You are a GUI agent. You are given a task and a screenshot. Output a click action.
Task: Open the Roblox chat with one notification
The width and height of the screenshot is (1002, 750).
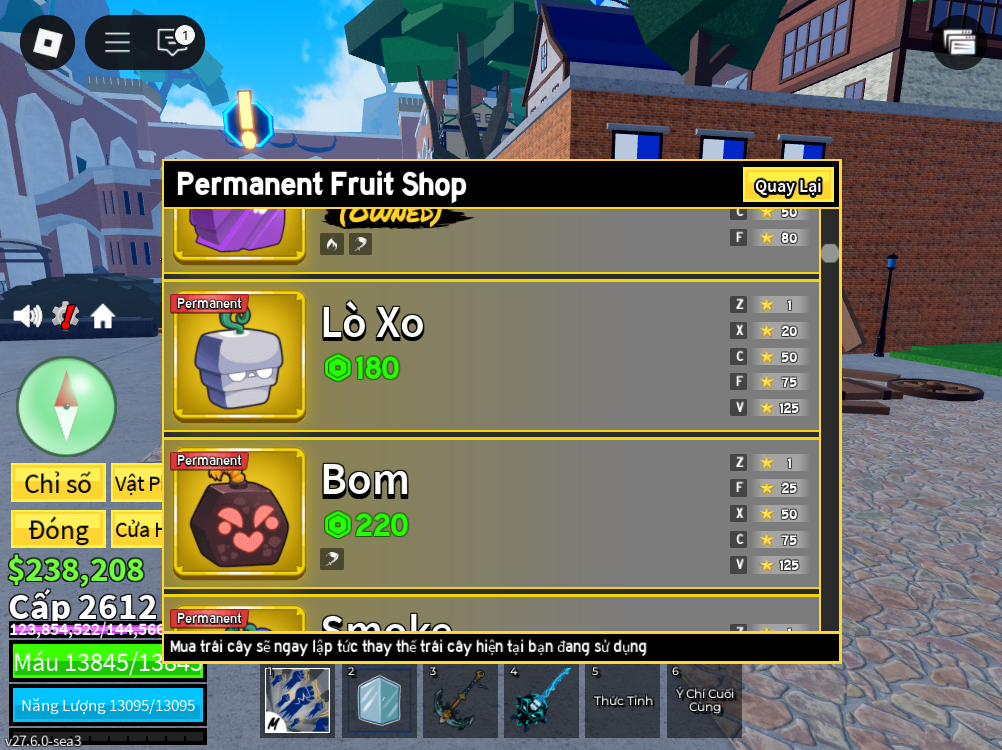click(x=173, y=42)
